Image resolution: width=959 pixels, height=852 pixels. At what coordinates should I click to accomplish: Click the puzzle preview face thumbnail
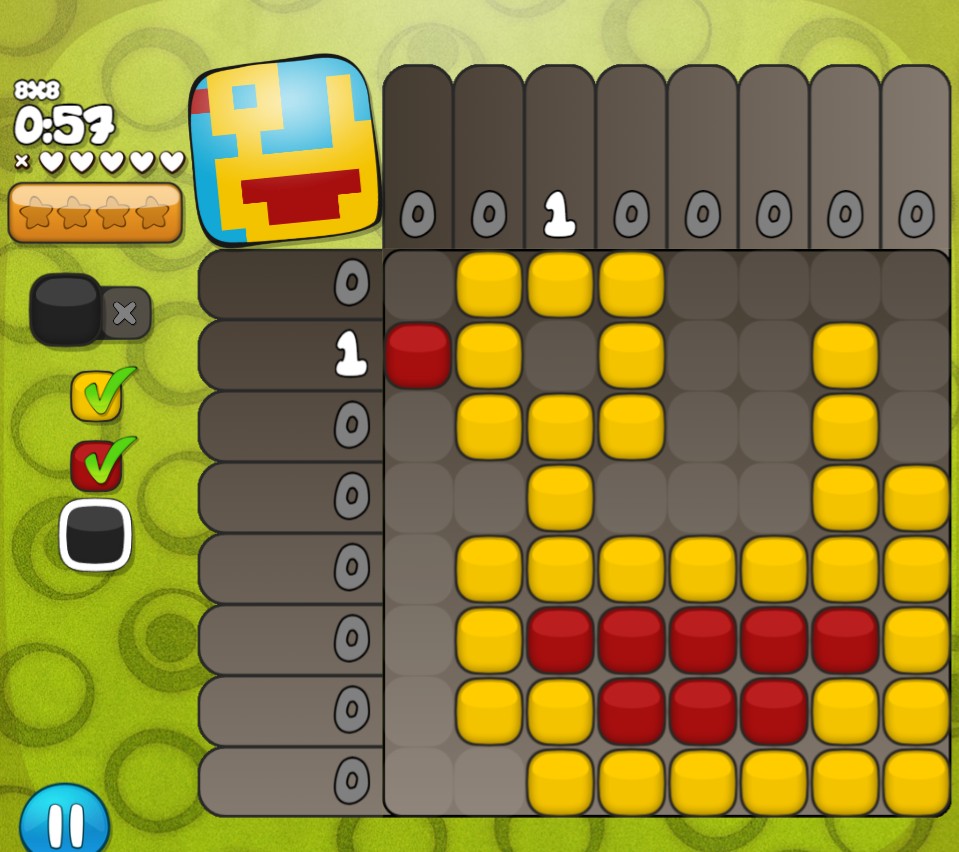[x=285, y=151]
